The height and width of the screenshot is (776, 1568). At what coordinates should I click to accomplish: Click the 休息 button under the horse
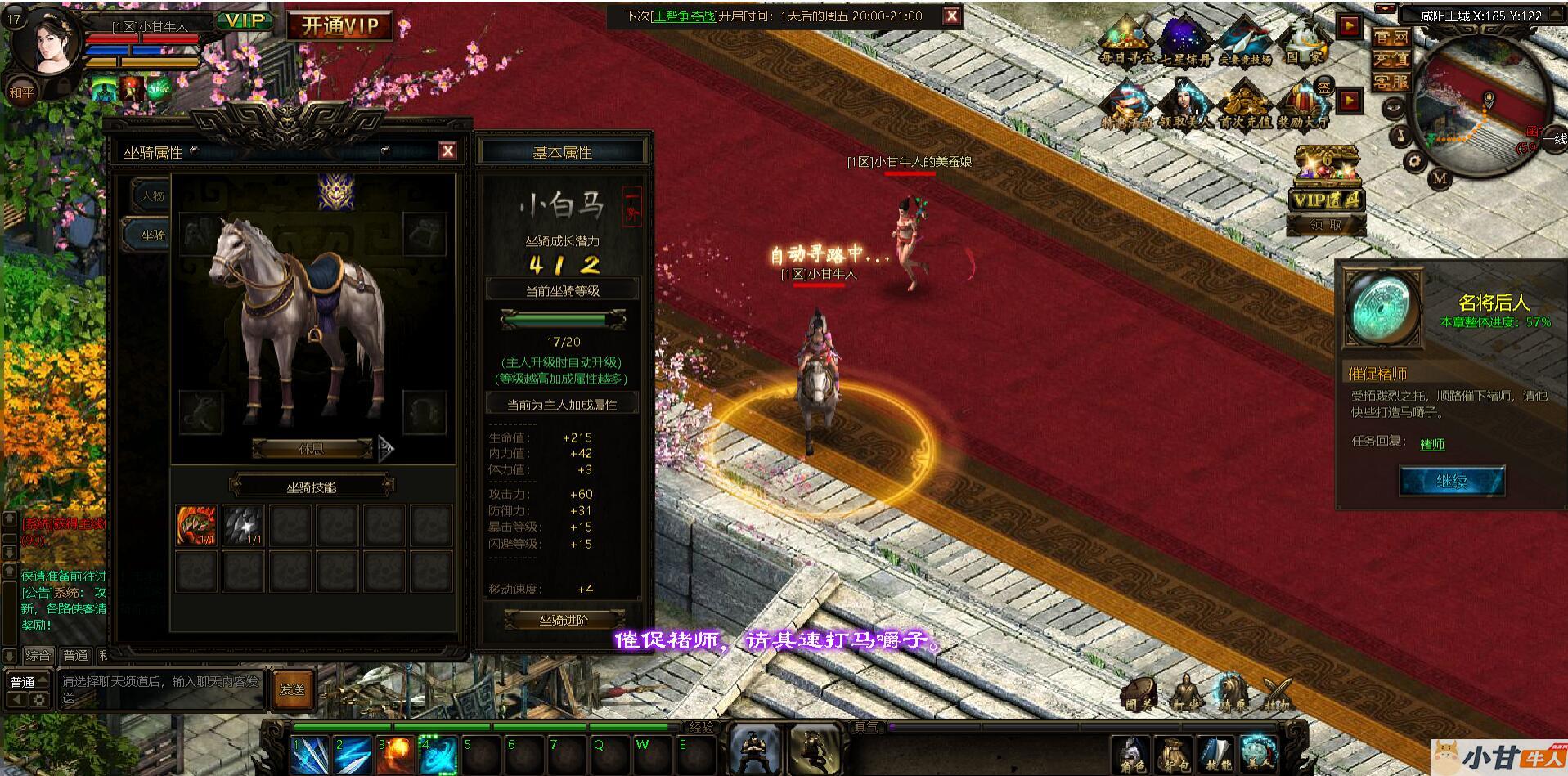pyautogui.click(x=312, y=448)
